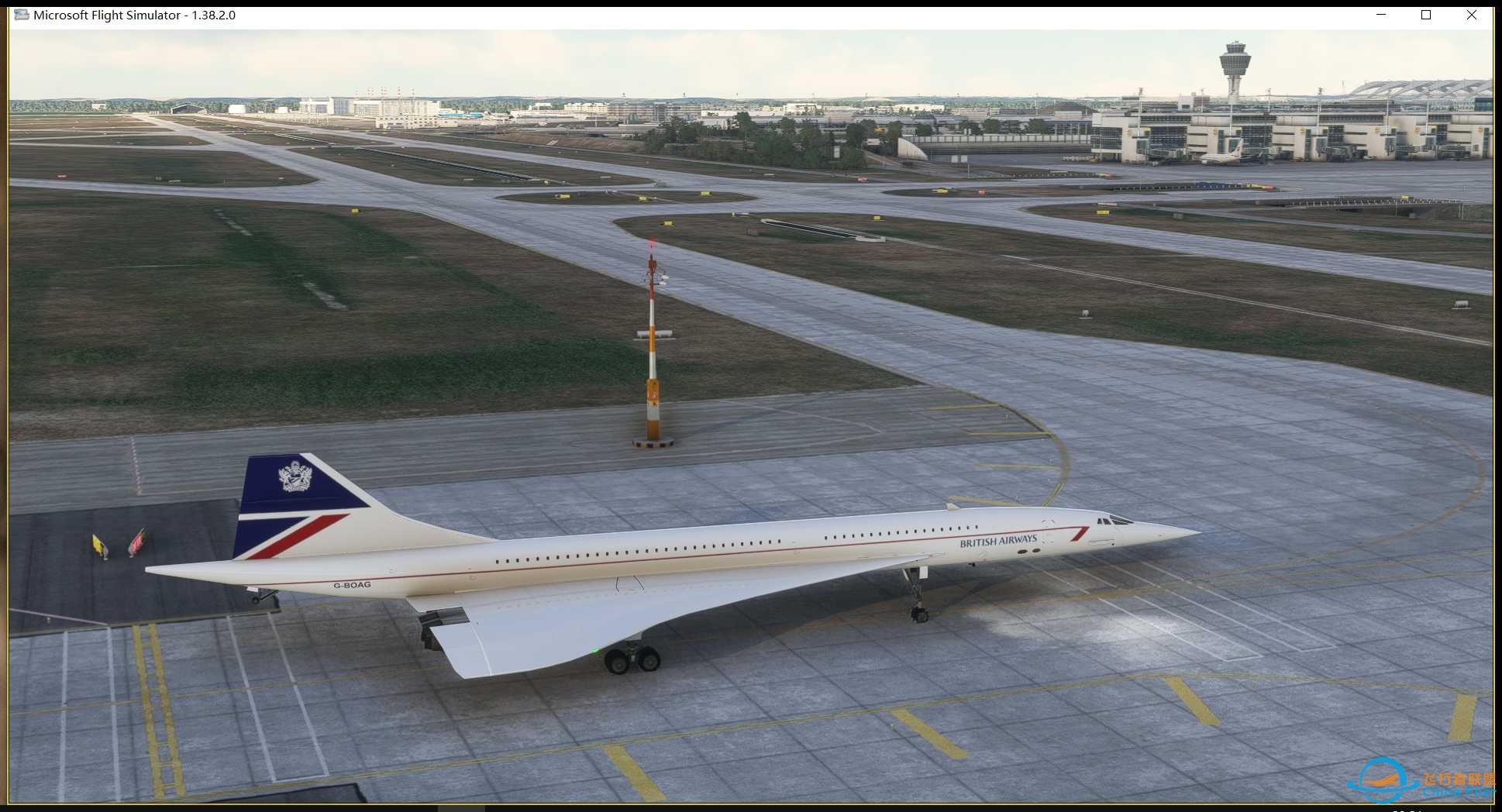Close the Microsoft Flight Simulator window

point(1472,15)
